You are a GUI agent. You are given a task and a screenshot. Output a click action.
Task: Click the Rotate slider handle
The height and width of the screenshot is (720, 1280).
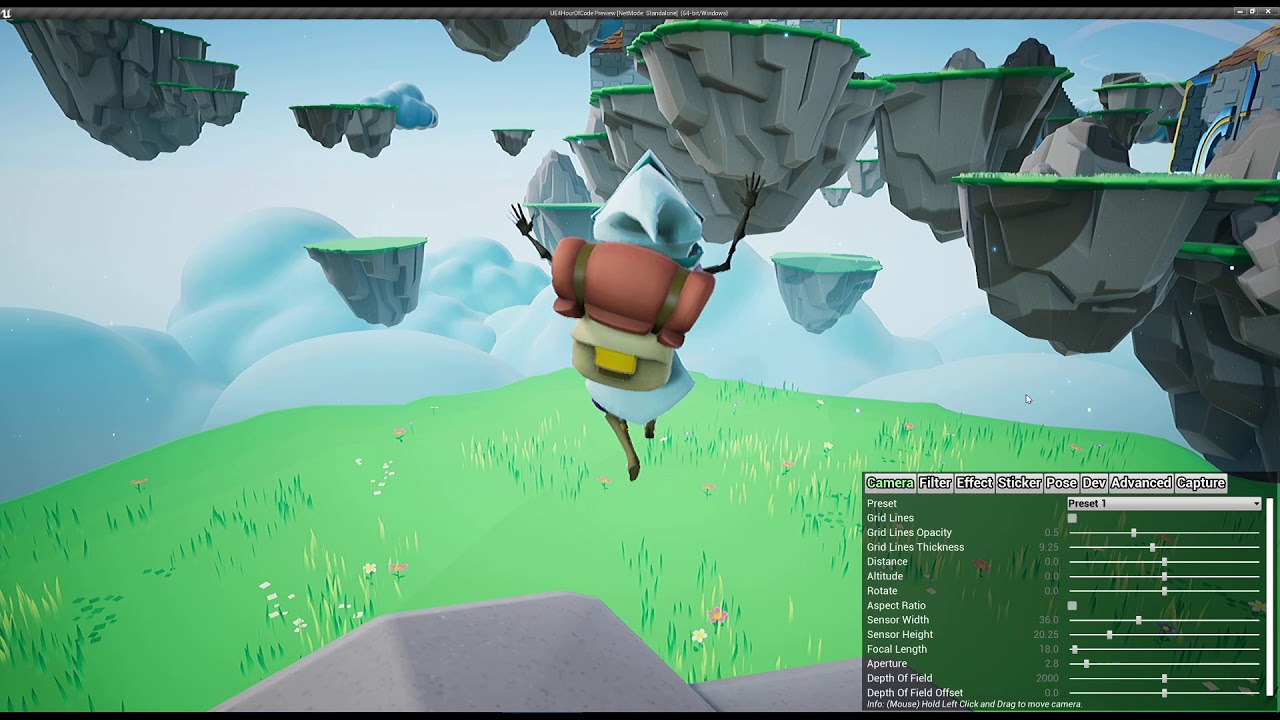pyautogui.click(x=1165, y=591)
